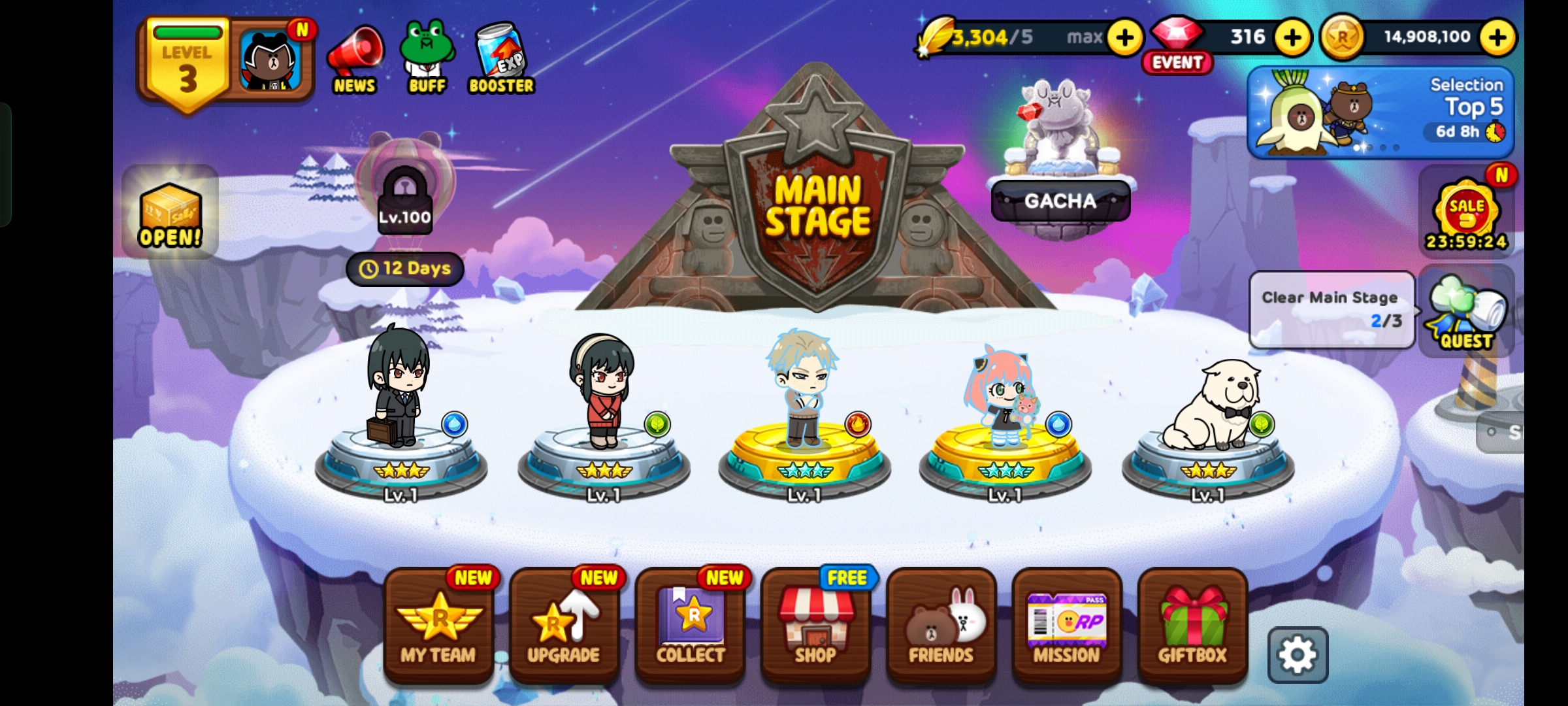
Task: View the Selection Top 5 banner
Action: pos(1380,112)
